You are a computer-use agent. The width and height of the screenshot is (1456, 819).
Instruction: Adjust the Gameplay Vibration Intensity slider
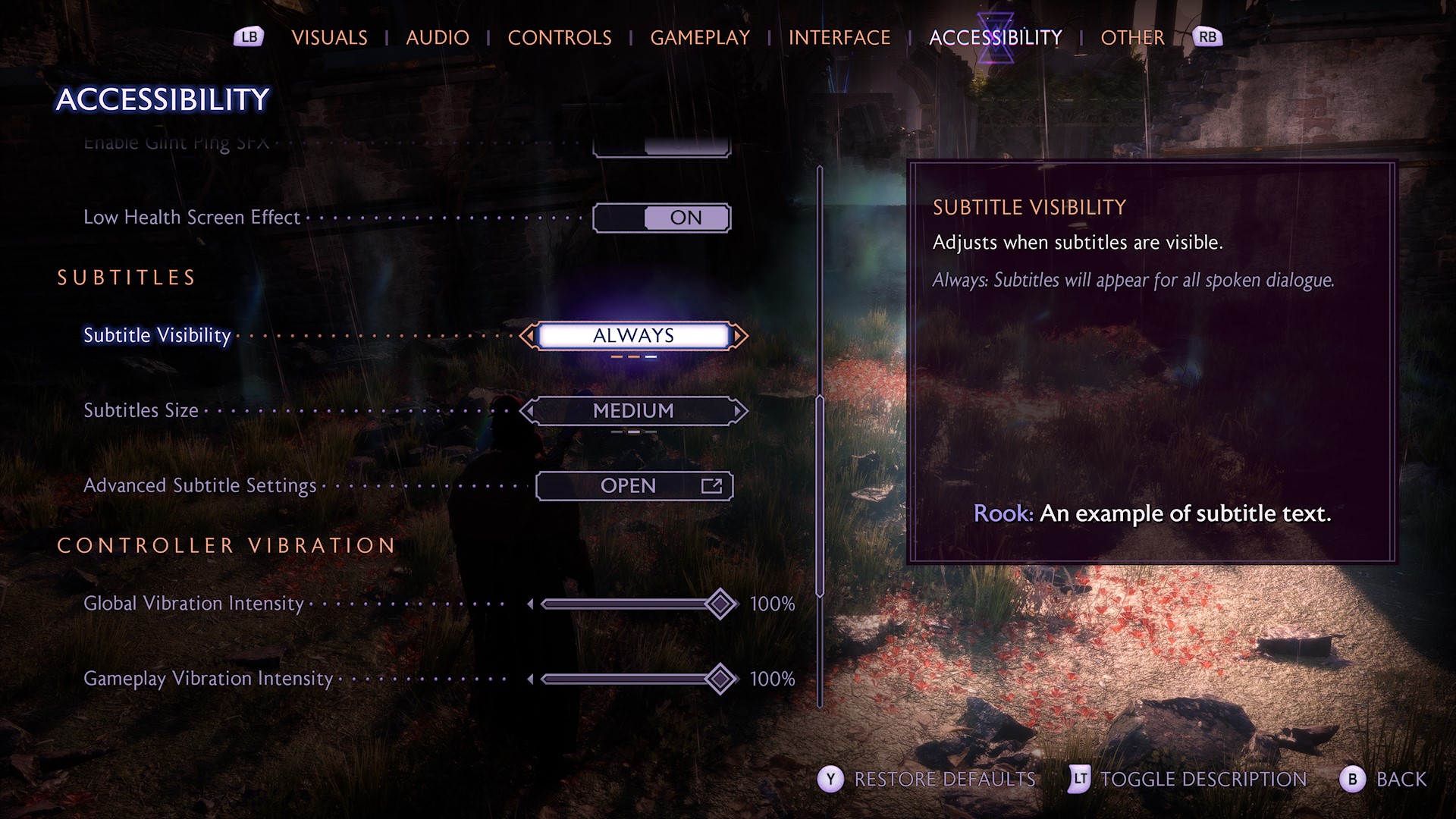pyautogui.click(x=720, y=679)
